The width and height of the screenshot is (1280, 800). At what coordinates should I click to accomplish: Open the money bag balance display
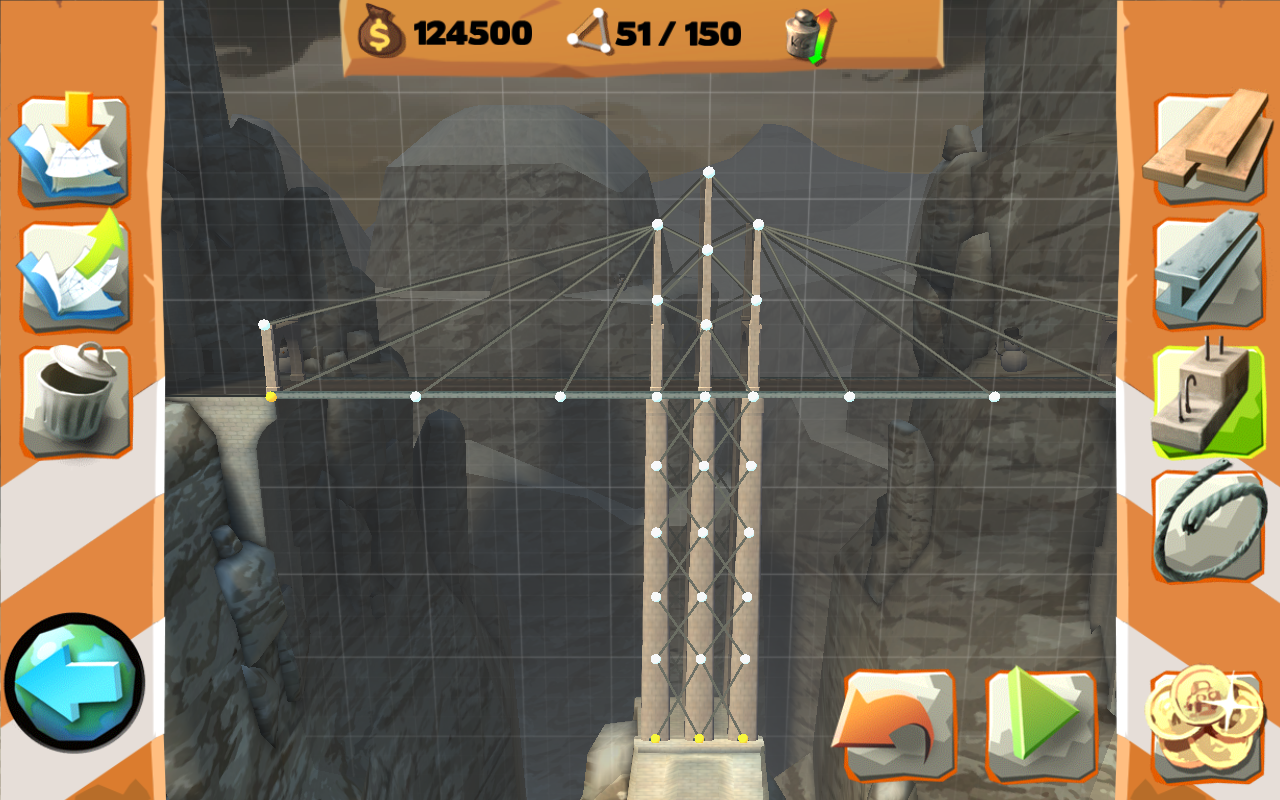coord(383,33)
